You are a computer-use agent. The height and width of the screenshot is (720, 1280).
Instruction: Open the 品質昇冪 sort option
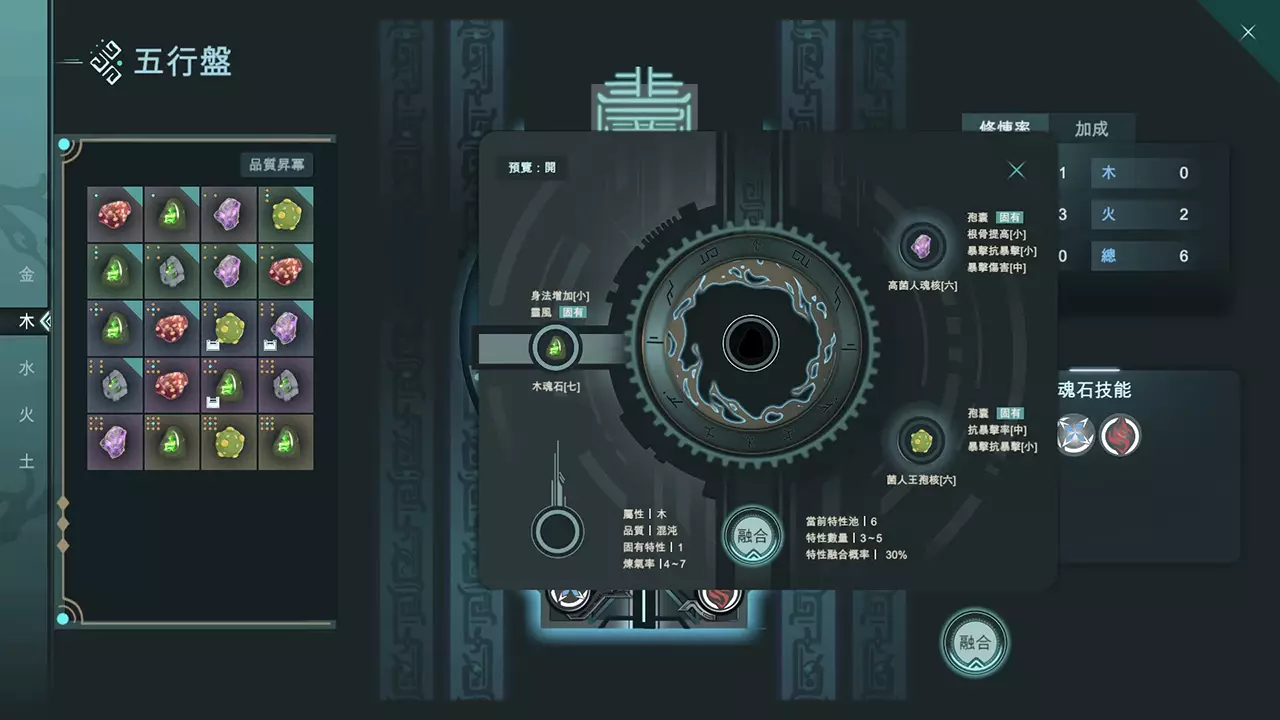click(x=276, y=164)
